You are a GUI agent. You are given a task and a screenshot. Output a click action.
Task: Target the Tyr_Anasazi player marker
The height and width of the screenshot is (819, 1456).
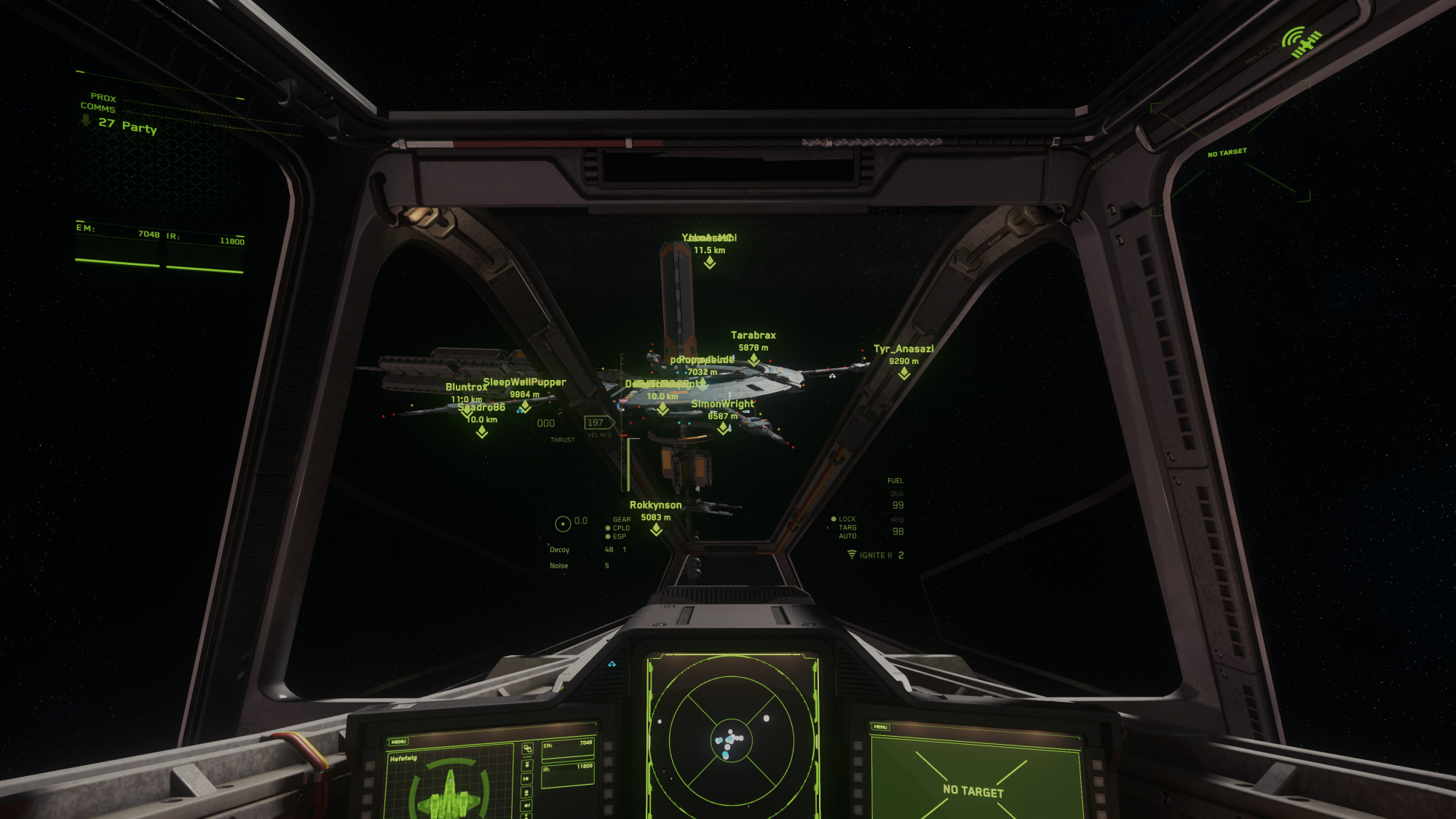tap(903, 373)
